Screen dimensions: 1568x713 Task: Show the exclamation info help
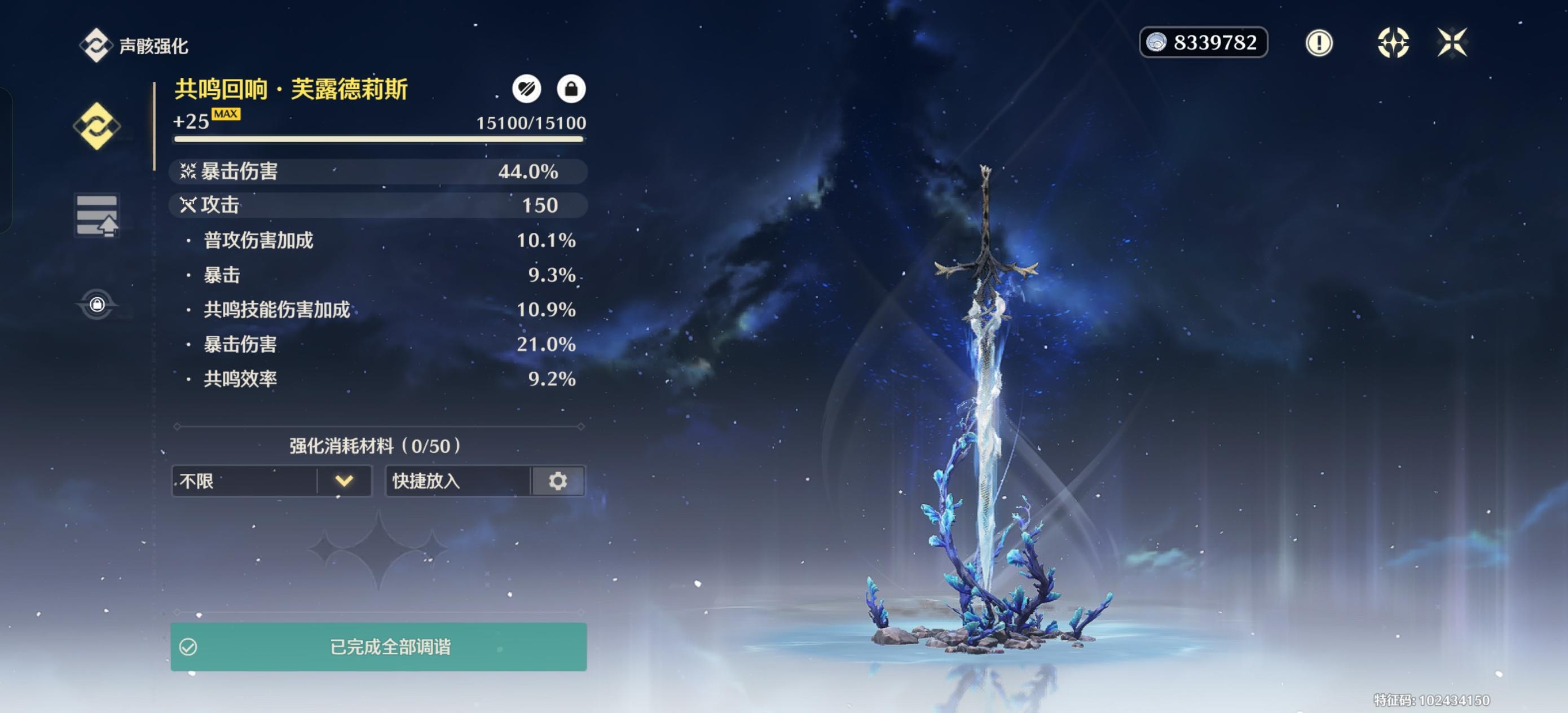tap(1319, 43)
